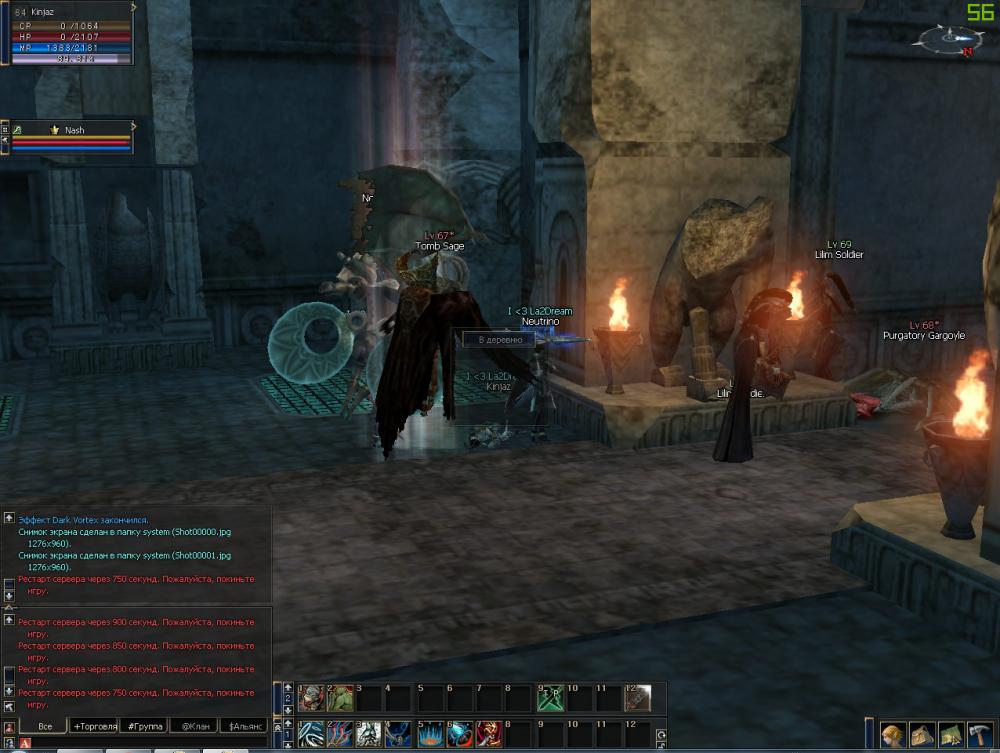Cast the blue spikes skill in slot 5
Screen dimensions: 1000x753
[429, 735]
